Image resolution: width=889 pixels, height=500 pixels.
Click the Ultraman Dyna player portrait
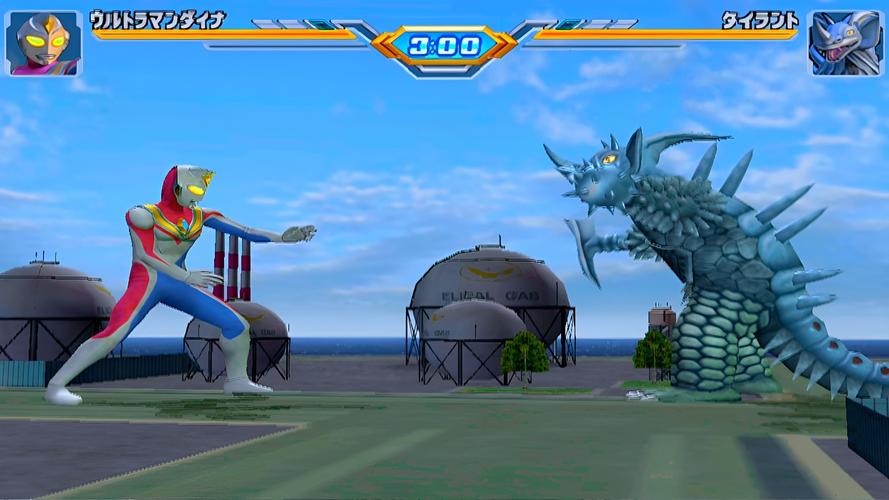point(44,43)
